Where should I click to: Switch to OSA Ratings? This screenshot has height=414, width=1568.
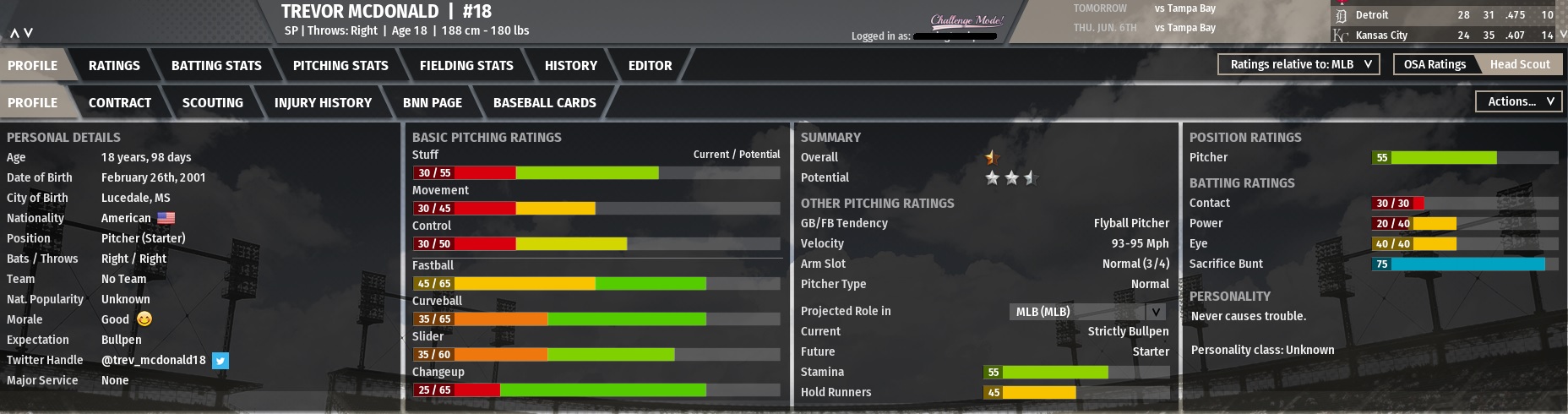pos(1435,64)
